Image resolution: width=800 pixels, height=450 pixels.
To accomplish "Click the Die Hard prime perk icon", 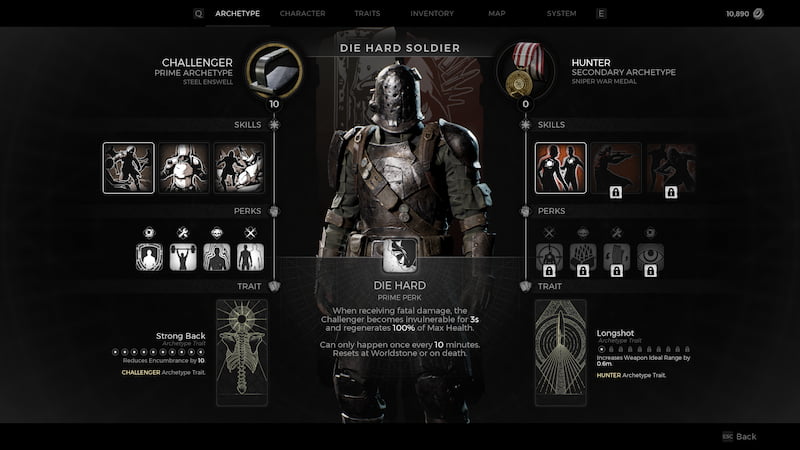I will pos(400,255).
